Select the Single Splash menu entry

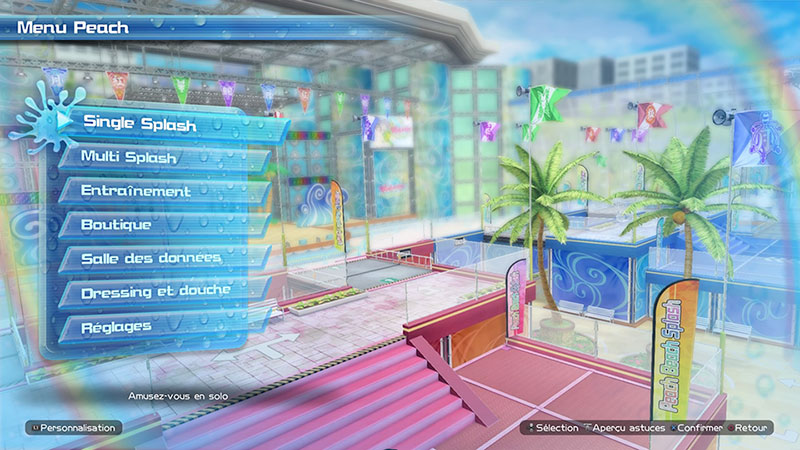[x=140, y=122]
